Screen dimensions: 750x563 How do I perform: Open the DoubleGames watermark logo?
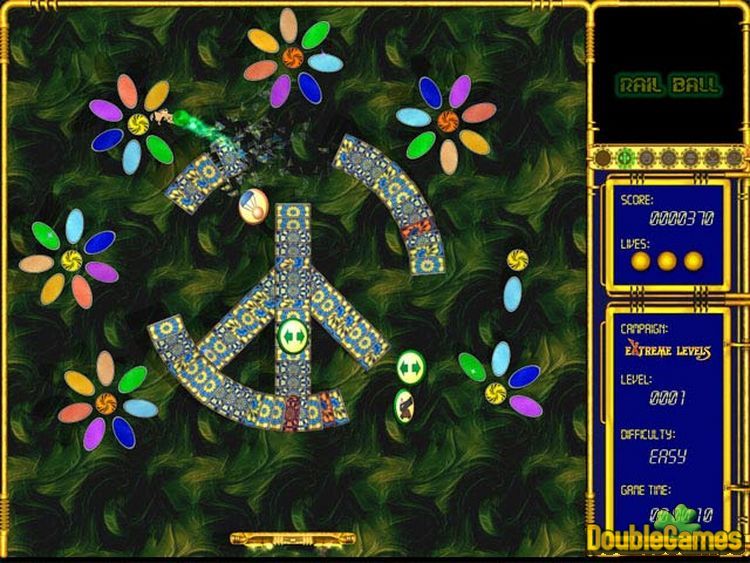coord(665,533)
